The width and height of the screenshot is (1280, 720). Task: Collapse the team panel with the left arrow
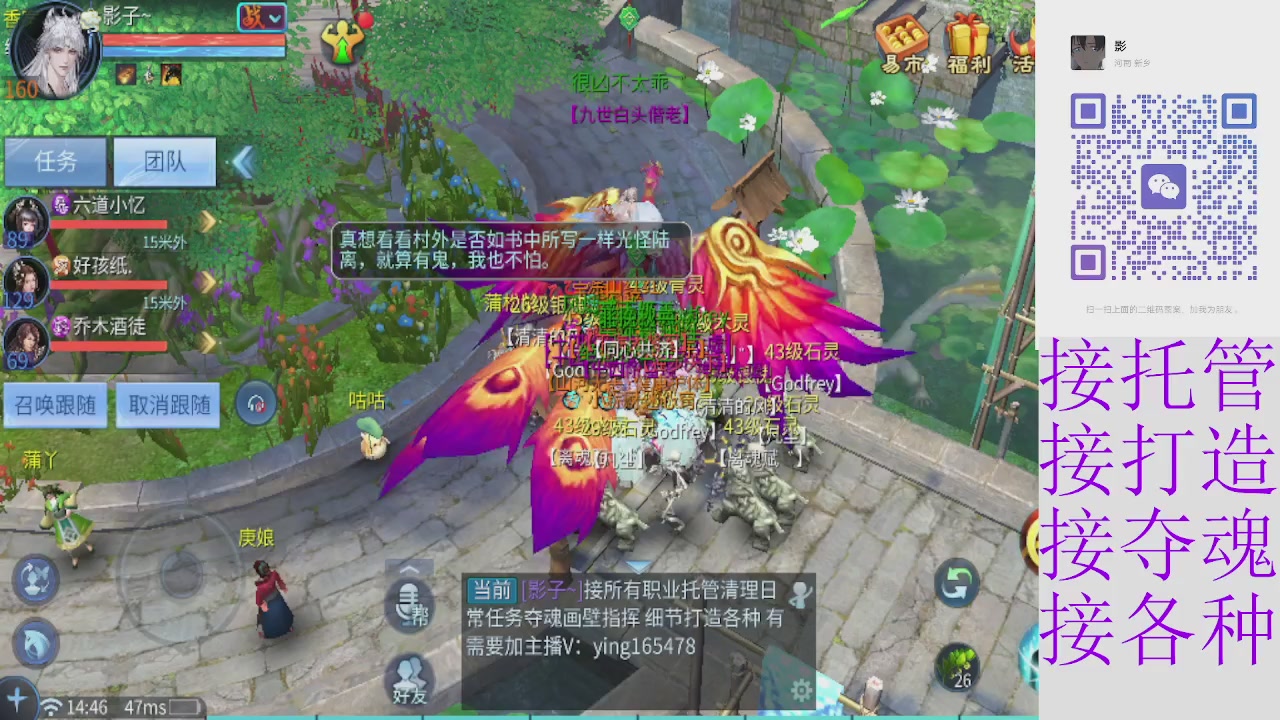click(x=243, y=162)
